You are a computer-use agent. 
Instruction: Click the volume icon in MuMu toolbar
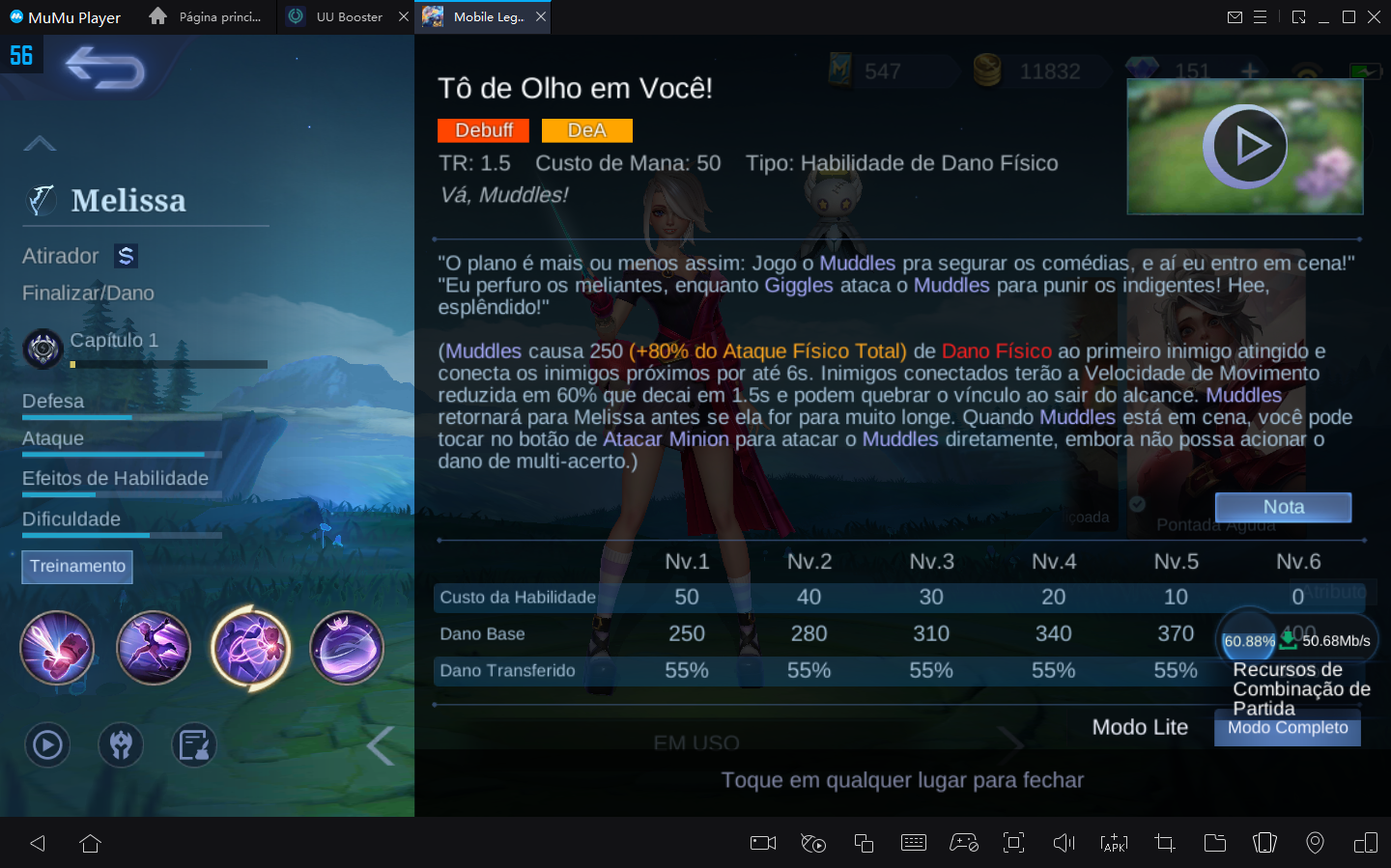tap(1064, 842)
